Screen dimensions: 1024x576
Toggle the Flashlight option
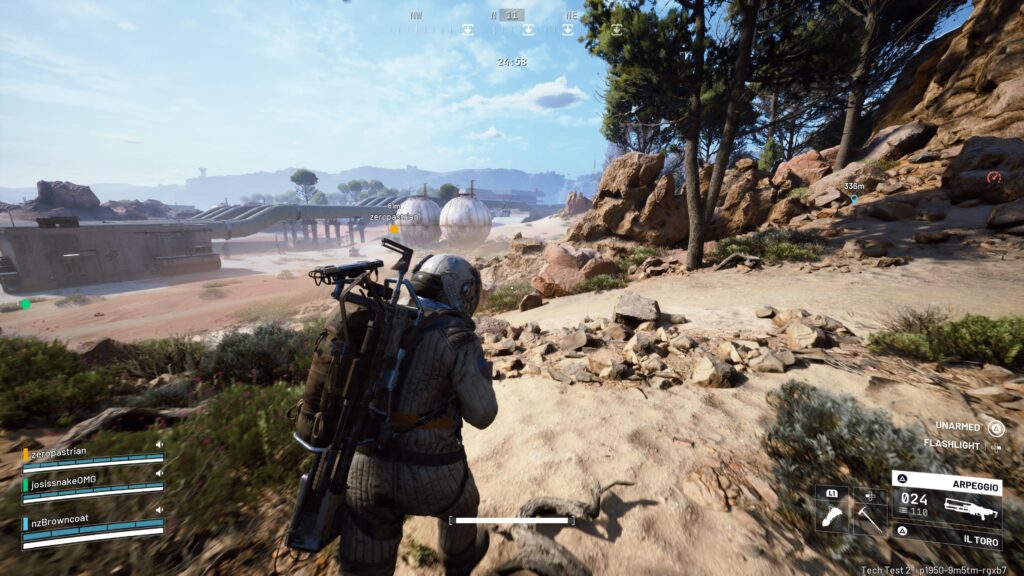point(995,445)
